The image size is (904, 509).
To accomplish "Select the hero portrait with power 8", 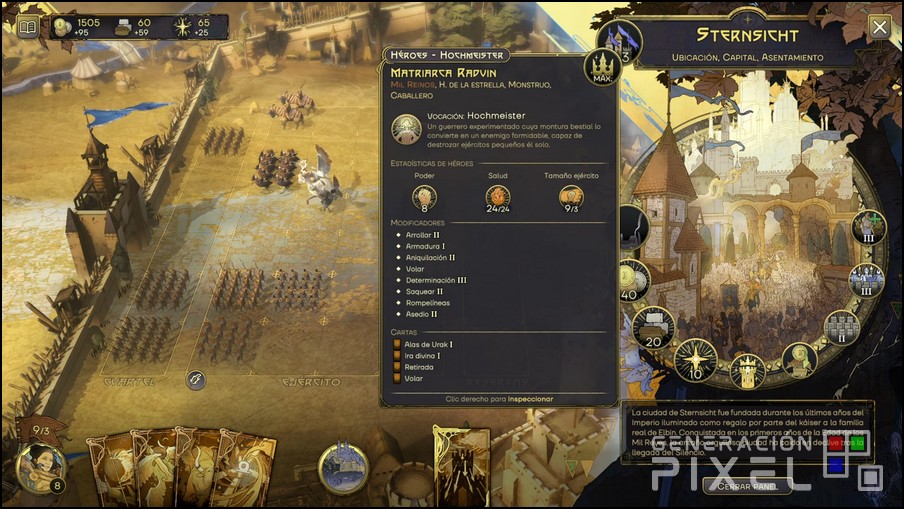I will tap(40, 466).
